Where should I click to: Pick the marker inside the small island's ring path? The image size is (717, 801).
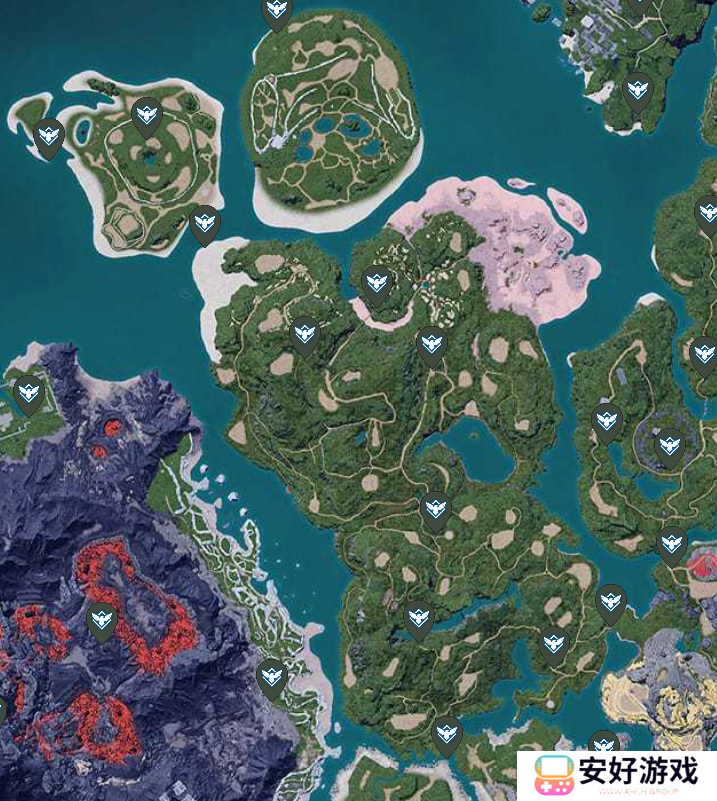click(x=147, y=116)
